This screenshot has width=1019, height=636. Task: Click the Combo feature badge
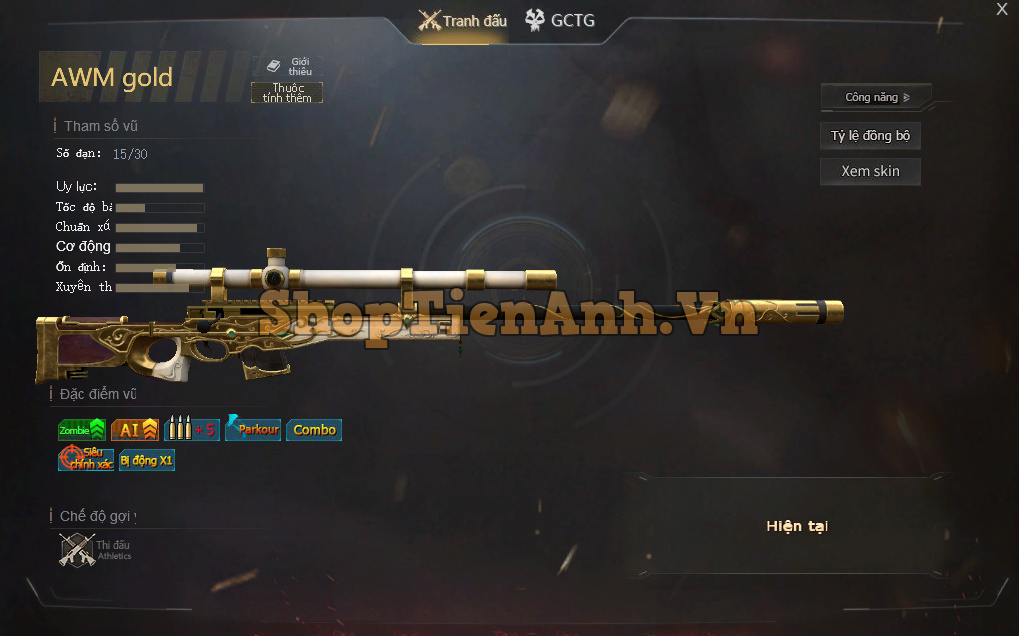(x=314, y=430)
